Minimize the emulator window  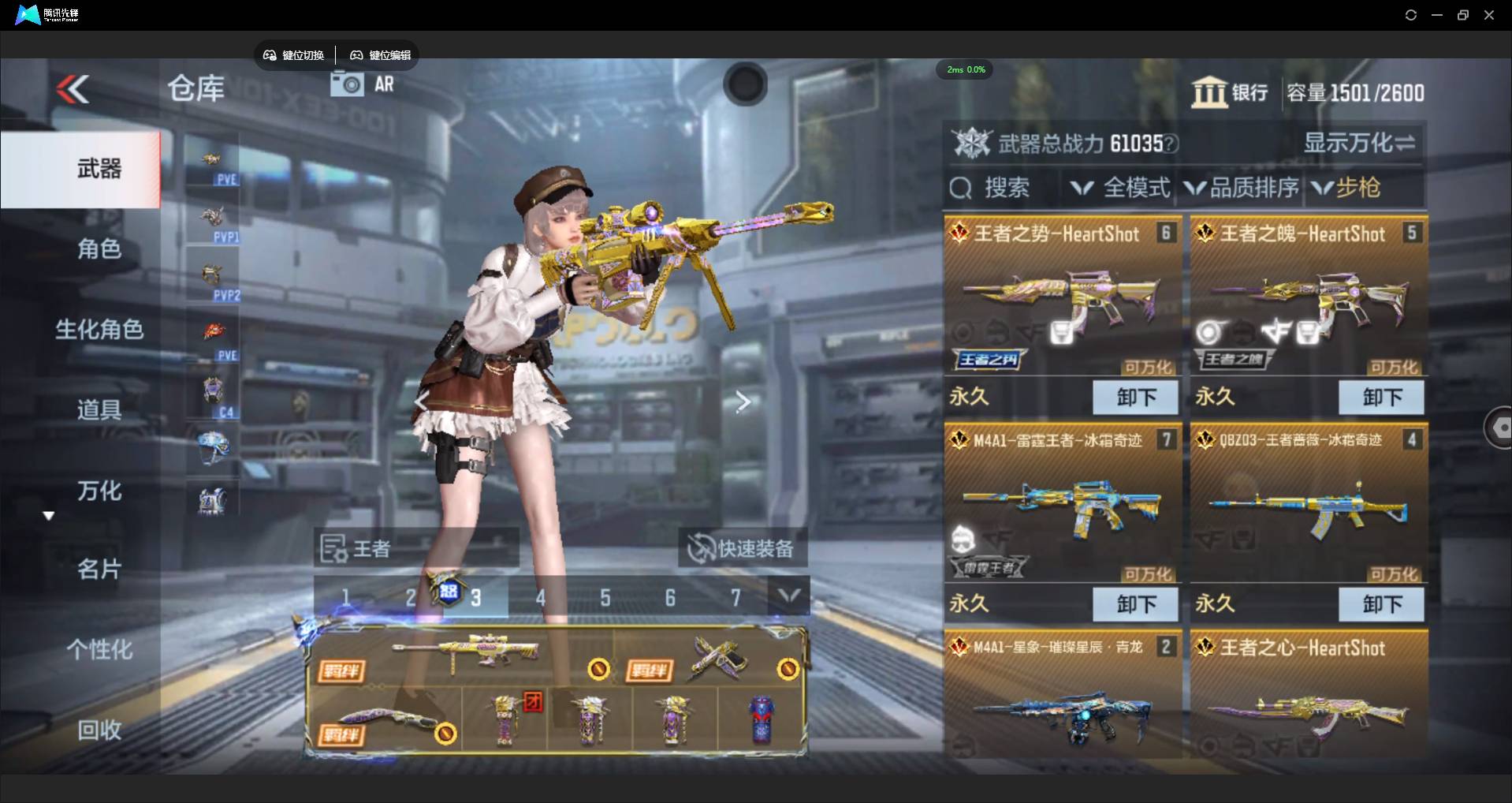tap(1437, 15)
